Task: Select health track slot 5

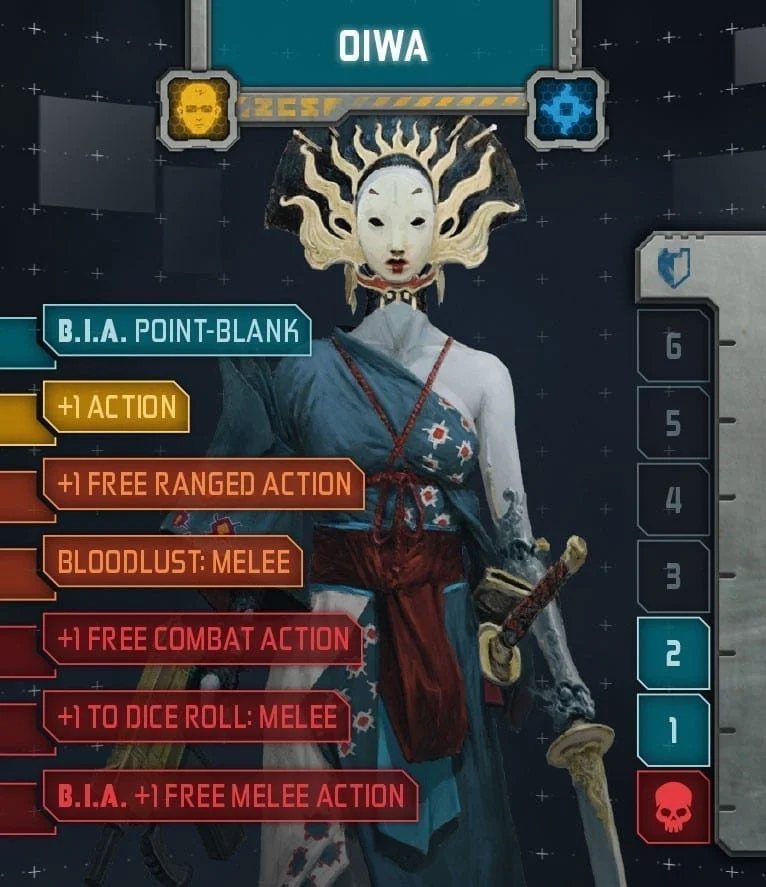Action: point(673,423)
